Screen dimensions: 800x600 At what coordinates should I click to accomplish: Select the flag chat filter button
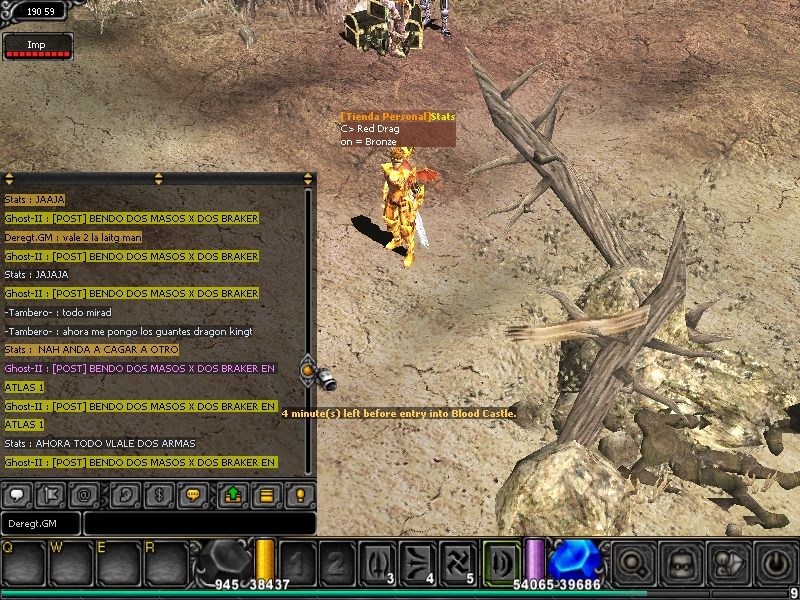tap(52, 494)
